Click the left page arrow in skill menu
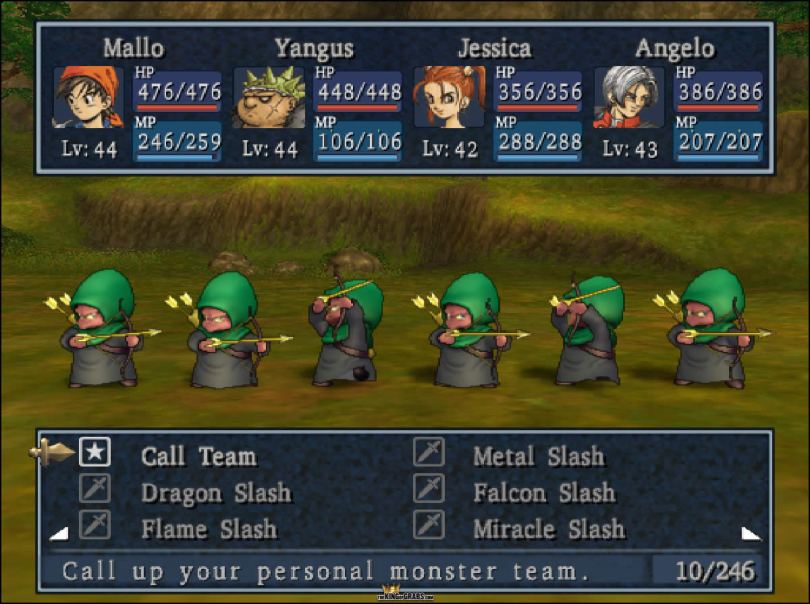Viewport: 810px width, 604px height. [59, 533]
